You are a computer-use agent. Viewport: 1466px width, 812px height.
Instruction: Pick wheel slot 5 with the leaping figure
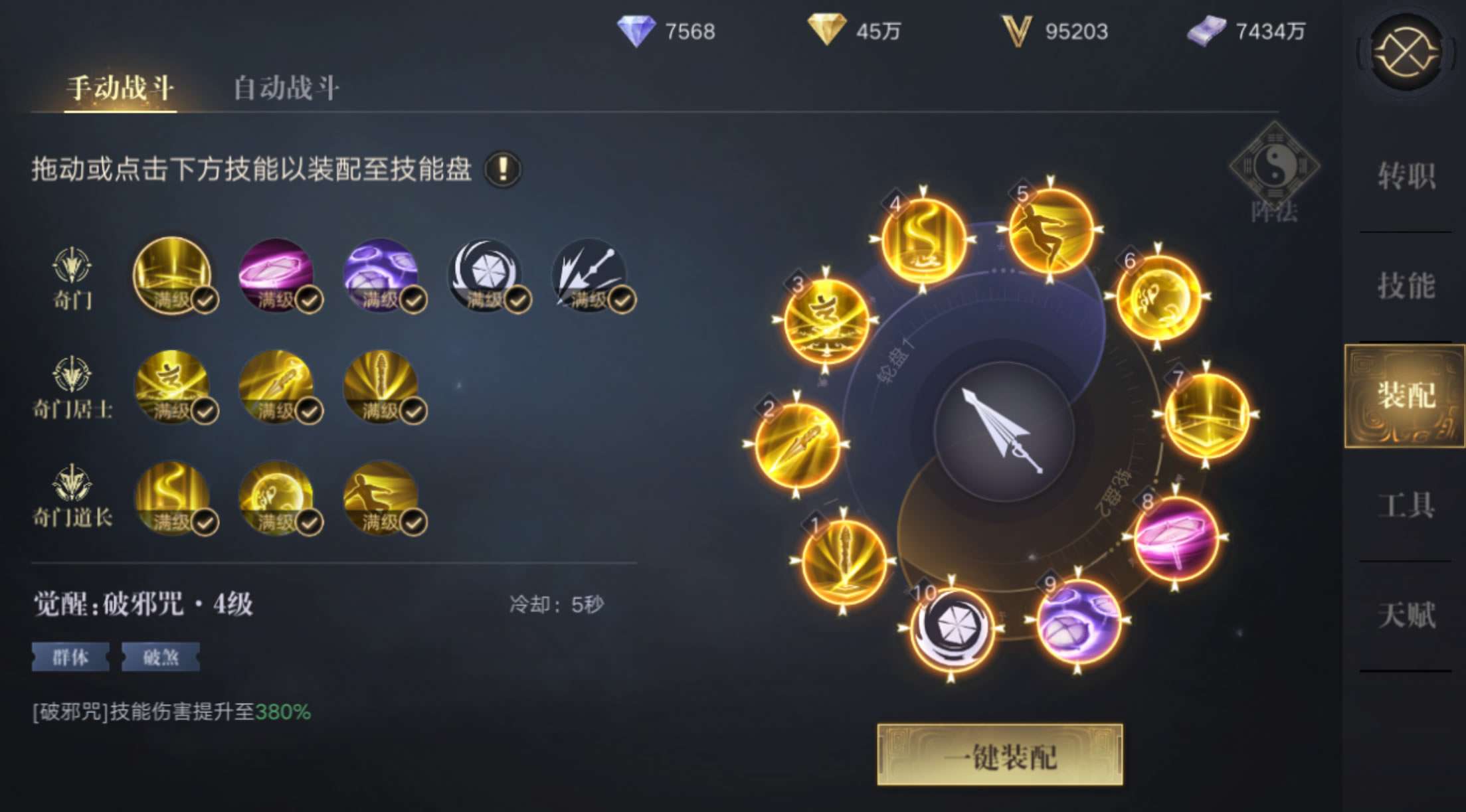coord(1050,230)
